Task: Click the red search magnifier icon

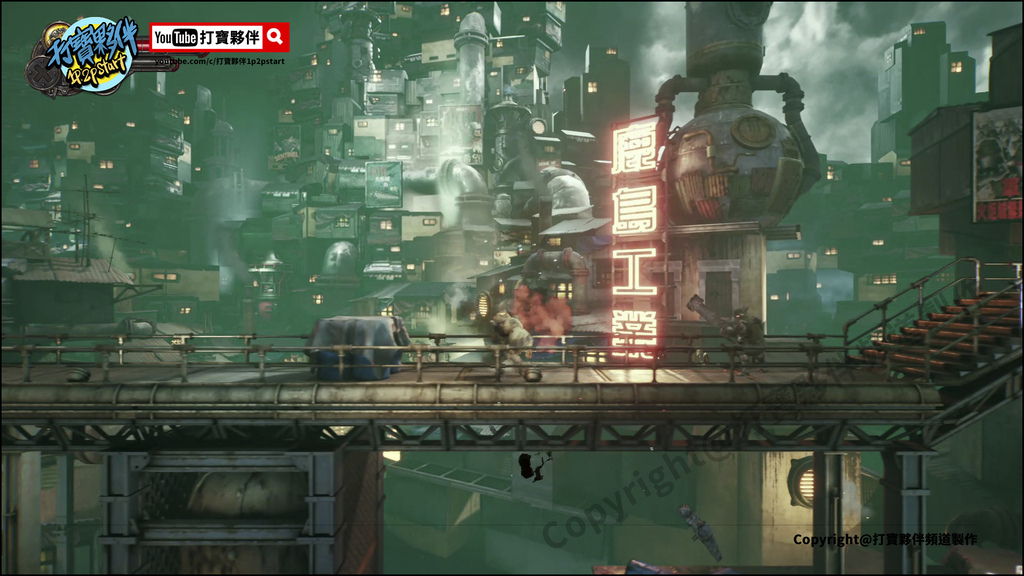Action: coord(276,38)
